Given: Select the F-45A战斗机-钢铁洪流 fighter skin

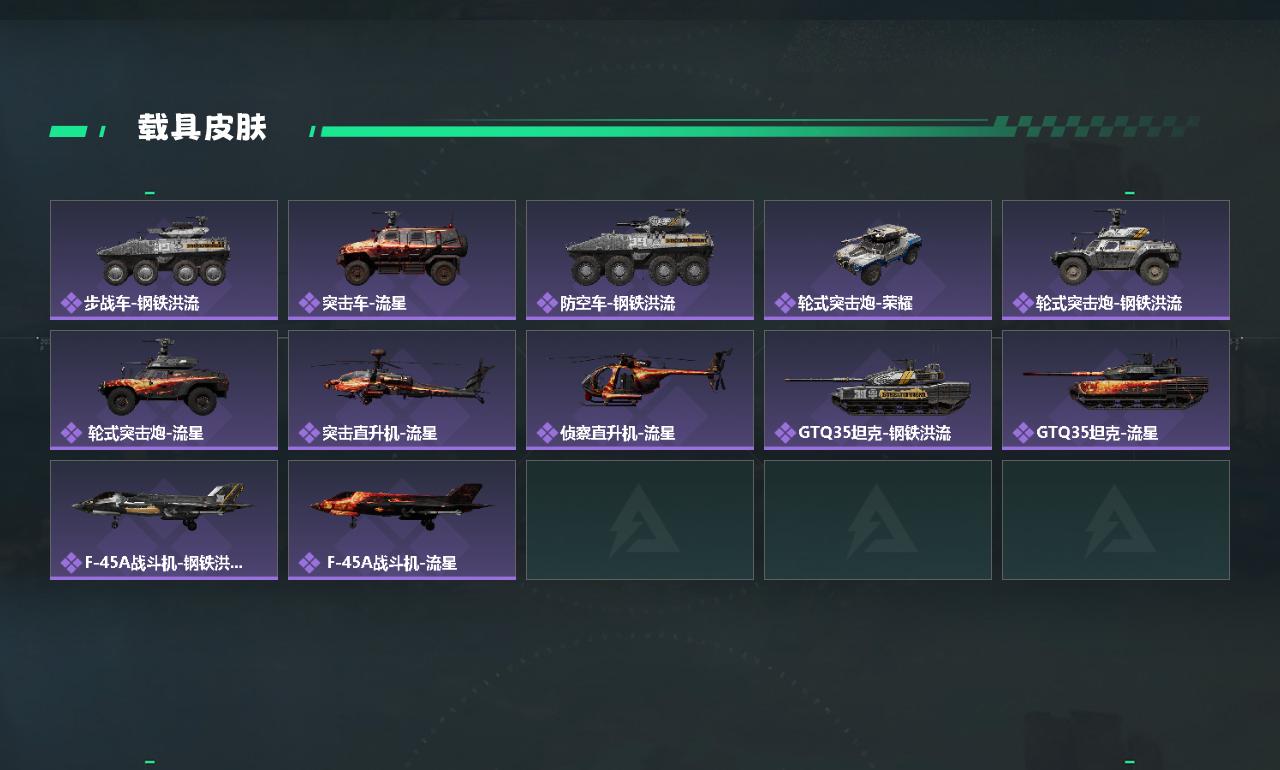Looking at the screenshot, I should 164,519.
